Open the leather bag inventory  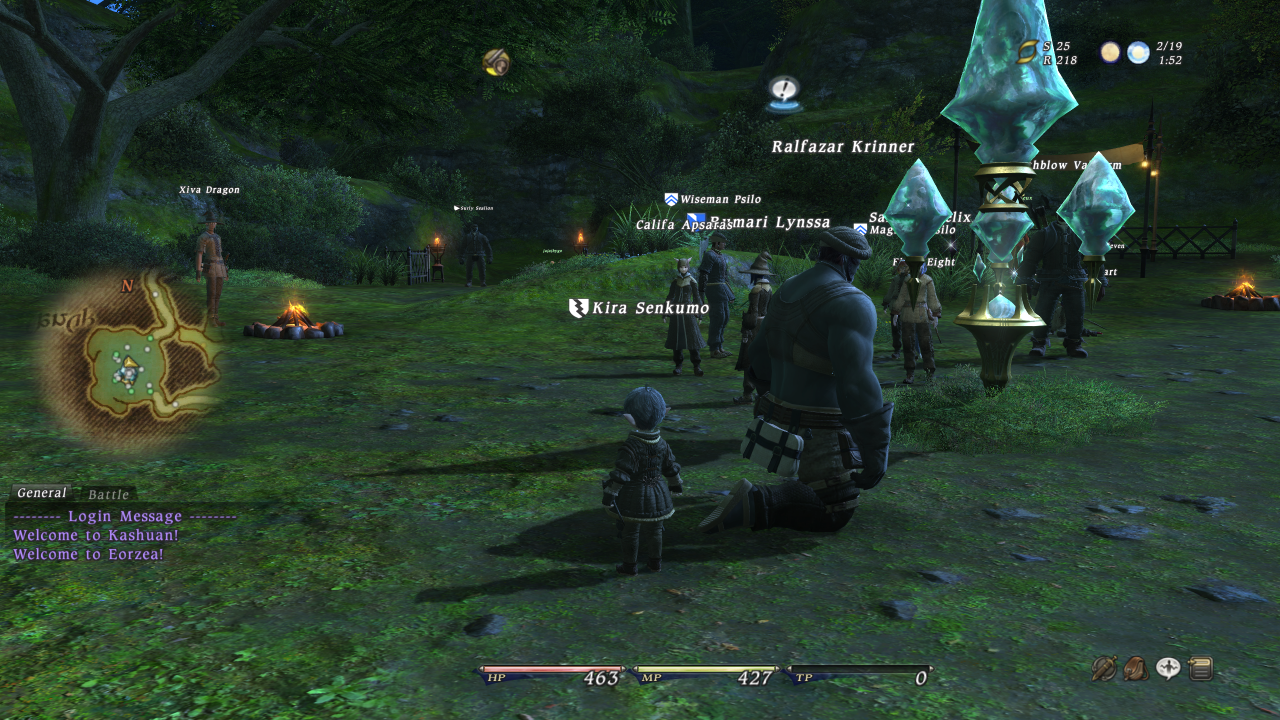[1136, 668]
